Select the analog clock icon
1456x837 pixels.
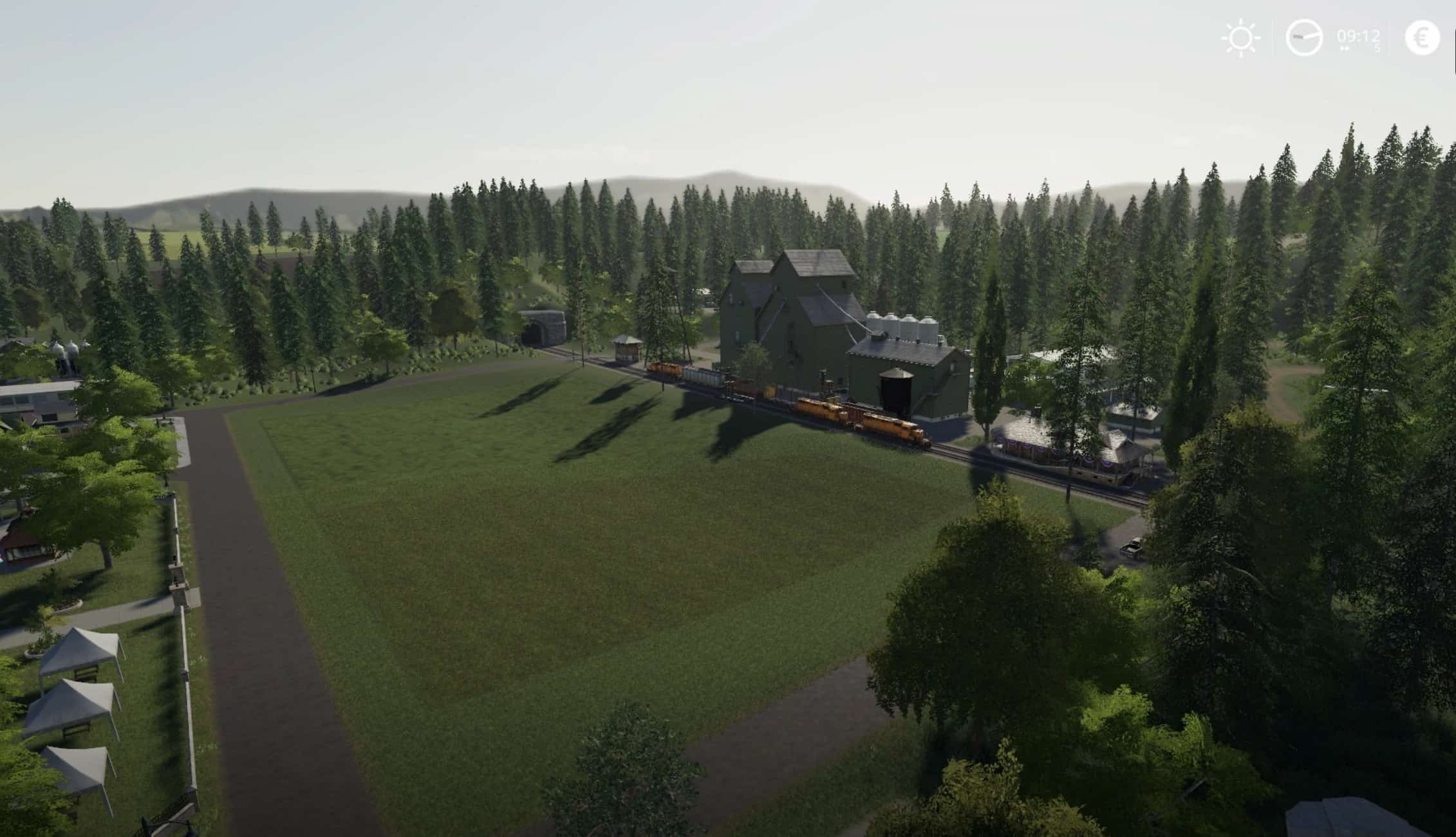[1303, 38]
